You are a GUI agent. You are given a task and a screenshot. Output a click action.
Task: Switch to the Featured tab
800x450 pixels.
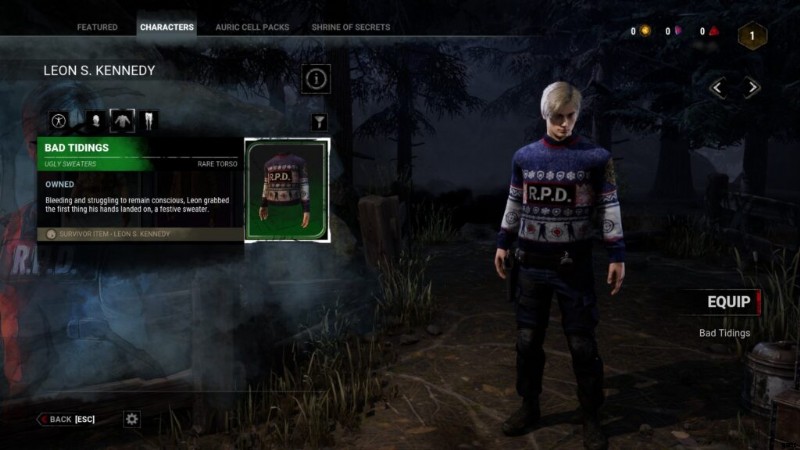97,27
